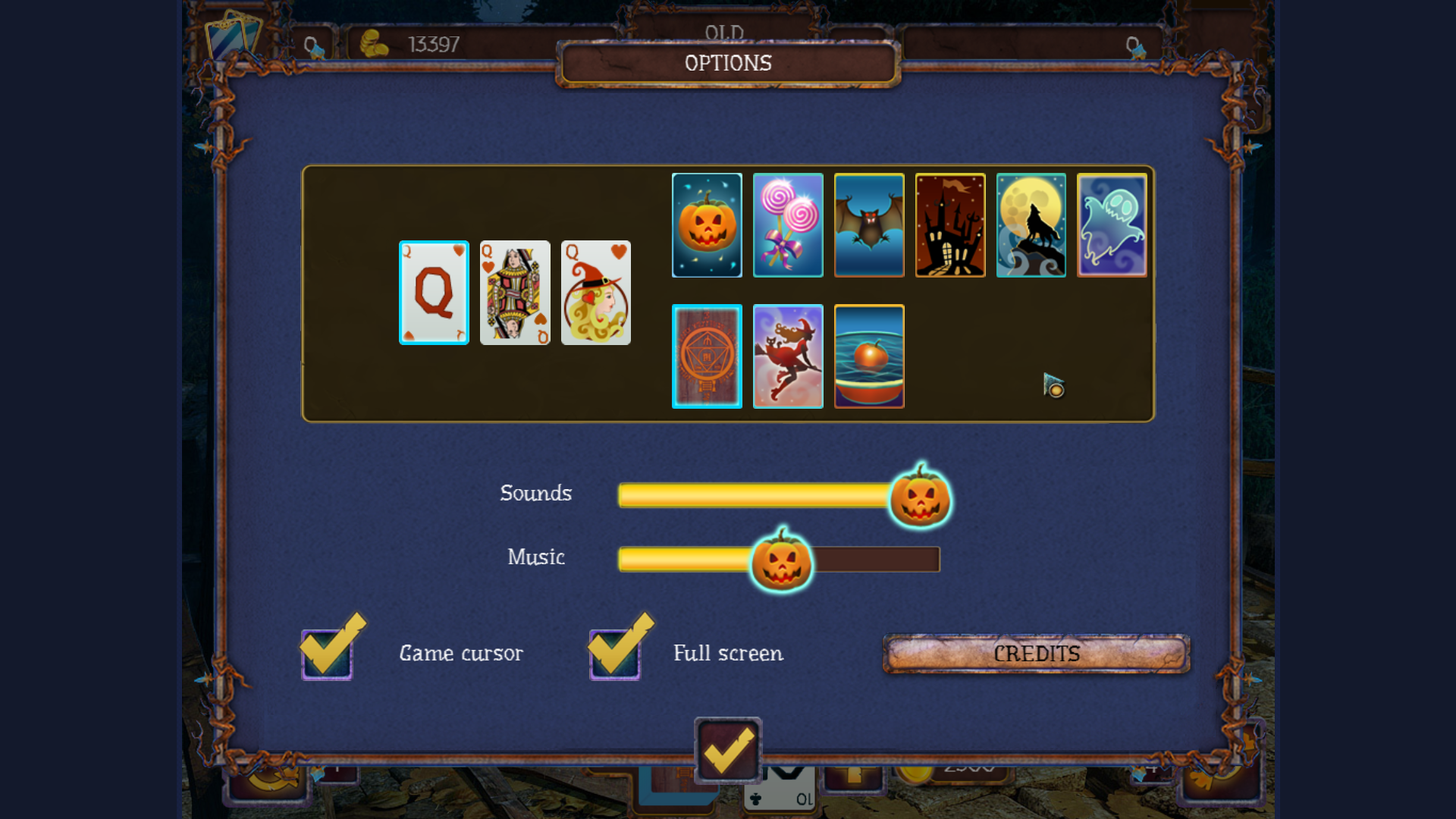Pick the witch queen card face style
Image resolution: width=1456 pixels, height=819 pixels.
pos(596,292)
